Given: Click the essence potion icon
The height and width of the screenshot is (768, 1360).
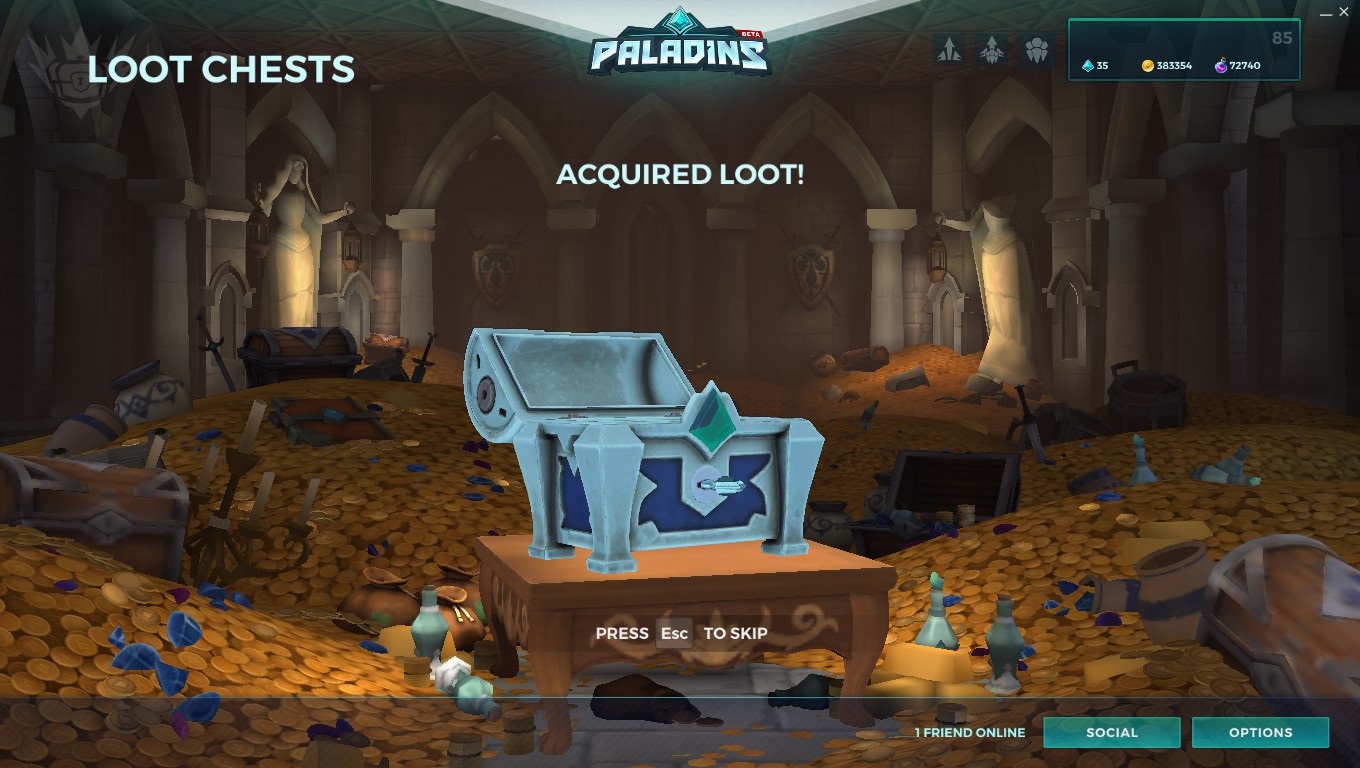Looking at the screenshot, I should pos(1221,66).
